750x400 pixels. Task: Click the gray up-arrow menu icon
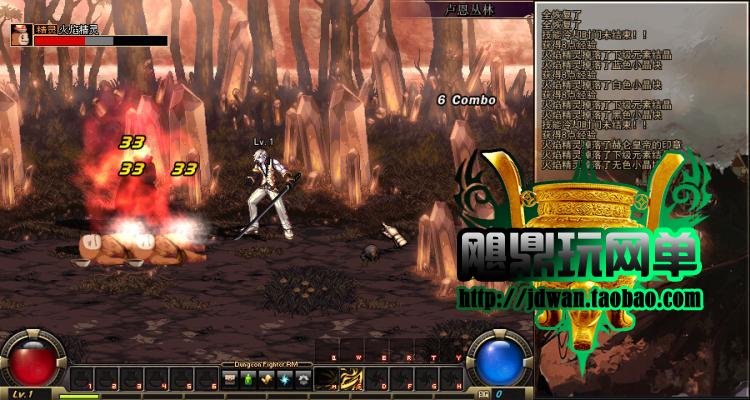click(300, 379)
